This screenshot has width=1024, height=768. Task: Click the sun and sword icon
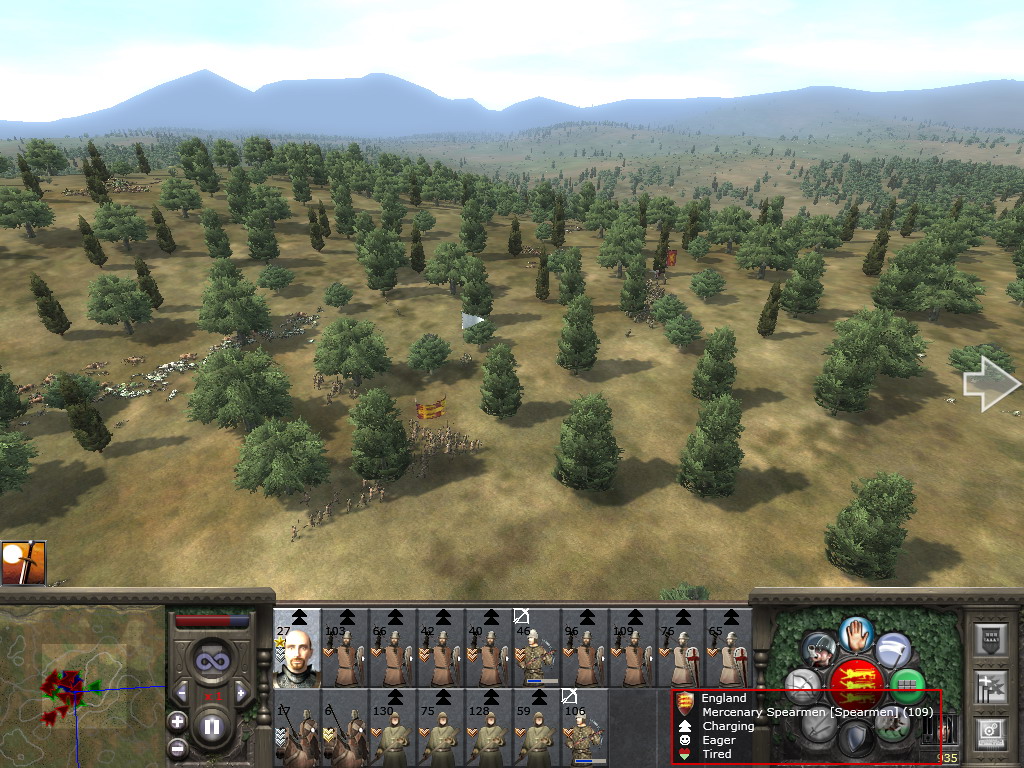point(23,563)
